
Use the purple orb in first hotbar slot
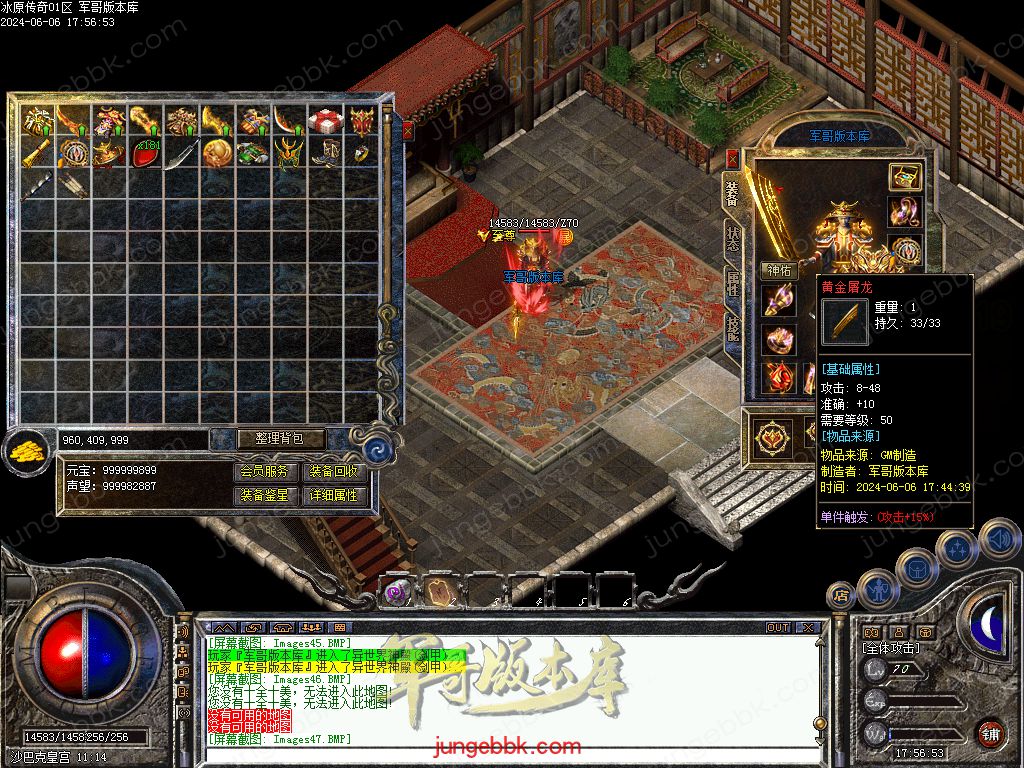397,590
